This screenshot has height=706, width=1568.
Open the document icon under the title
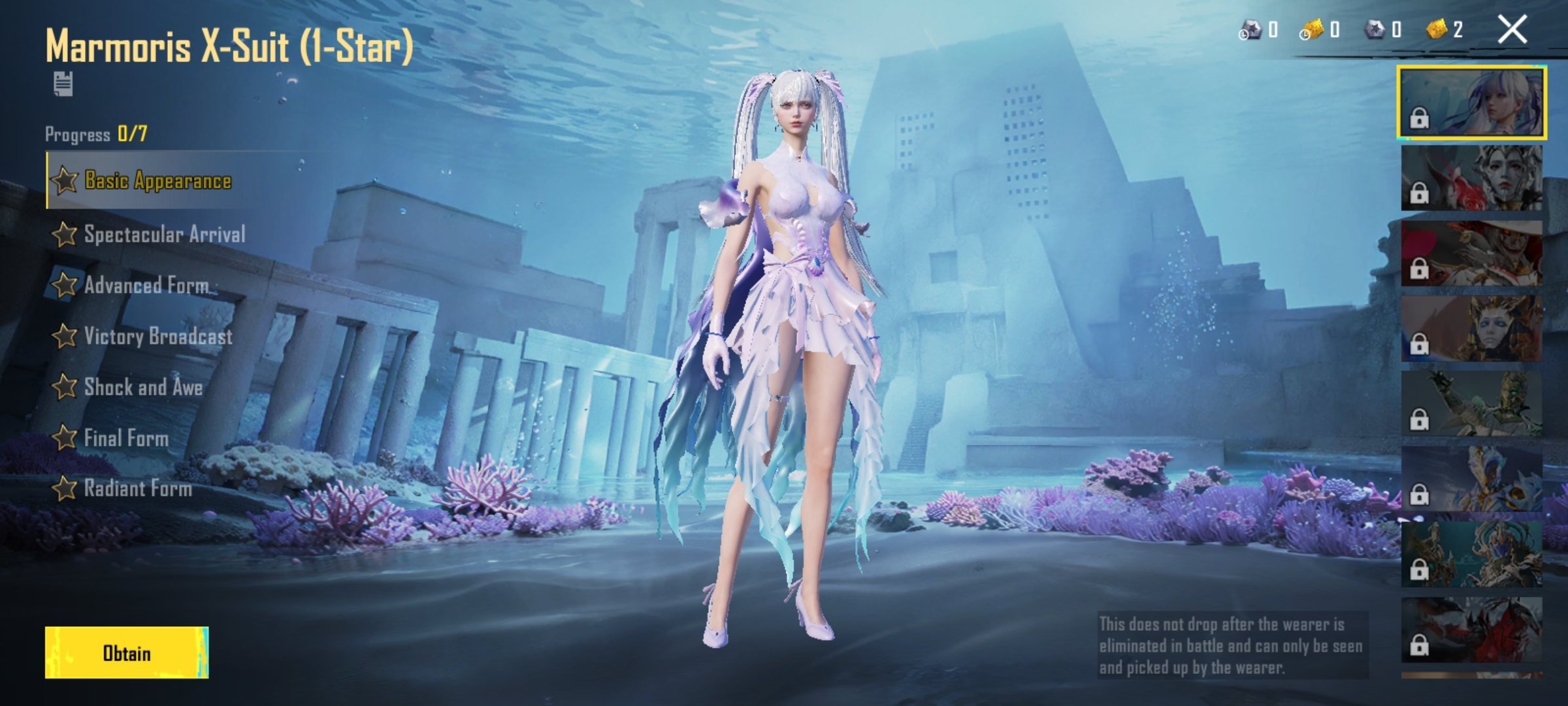coord(63,84)
